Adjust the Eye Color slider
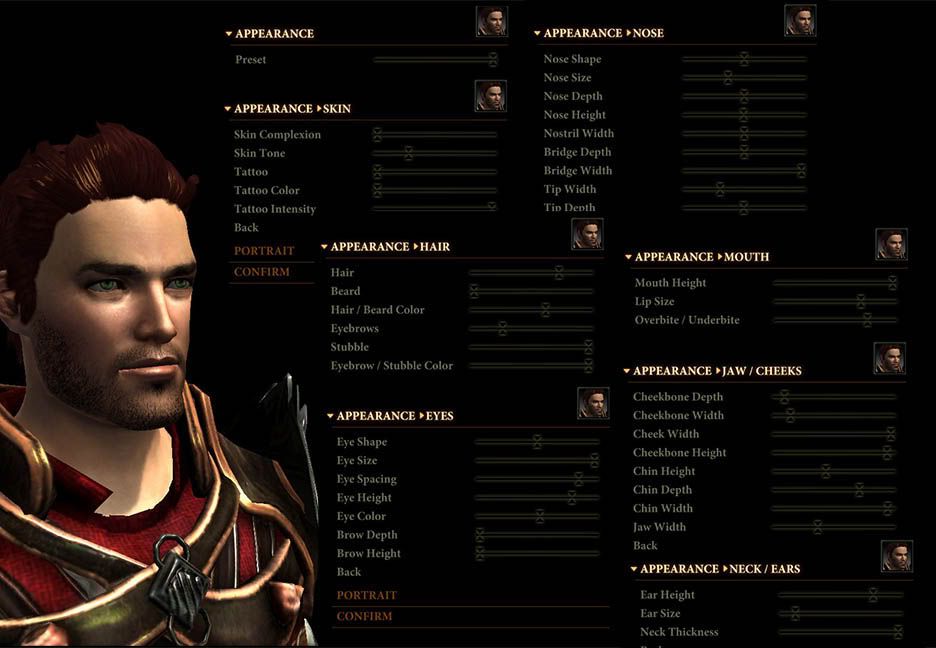936x648 pixels. pyautogui.click(x=536, y=516)
